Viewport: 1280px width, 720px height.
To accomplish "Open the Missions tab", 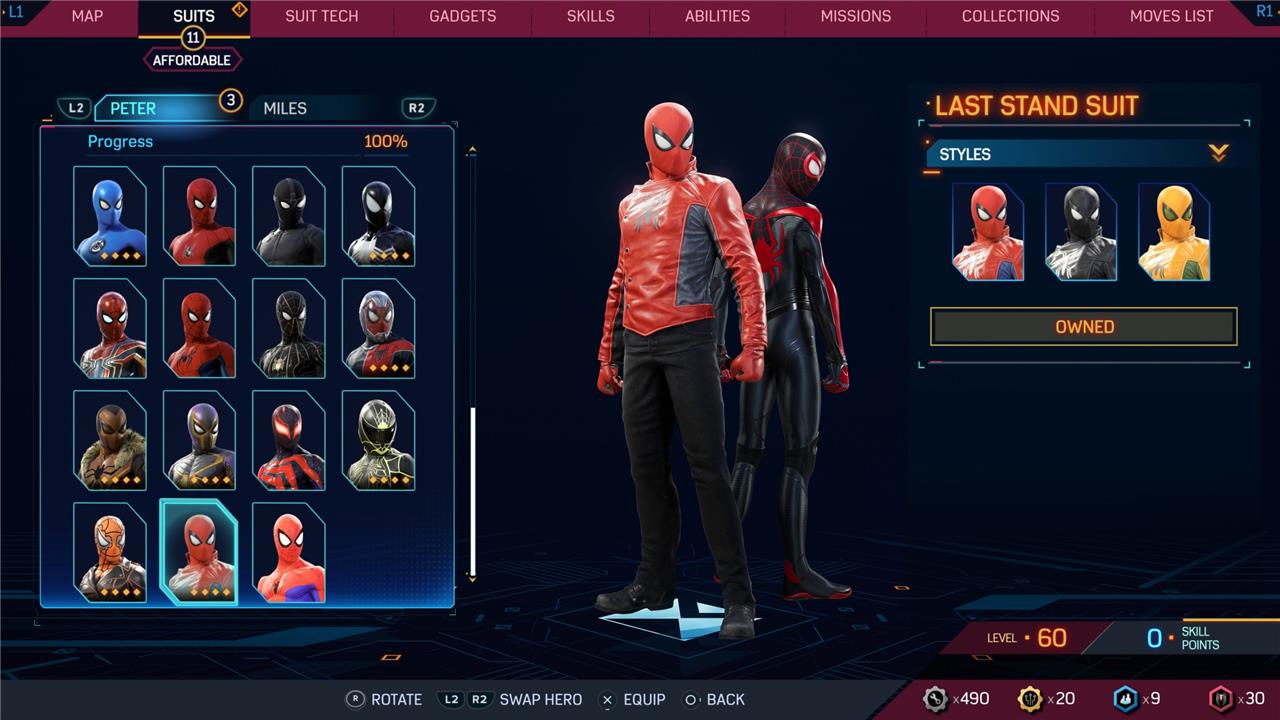I will (855, 16).
